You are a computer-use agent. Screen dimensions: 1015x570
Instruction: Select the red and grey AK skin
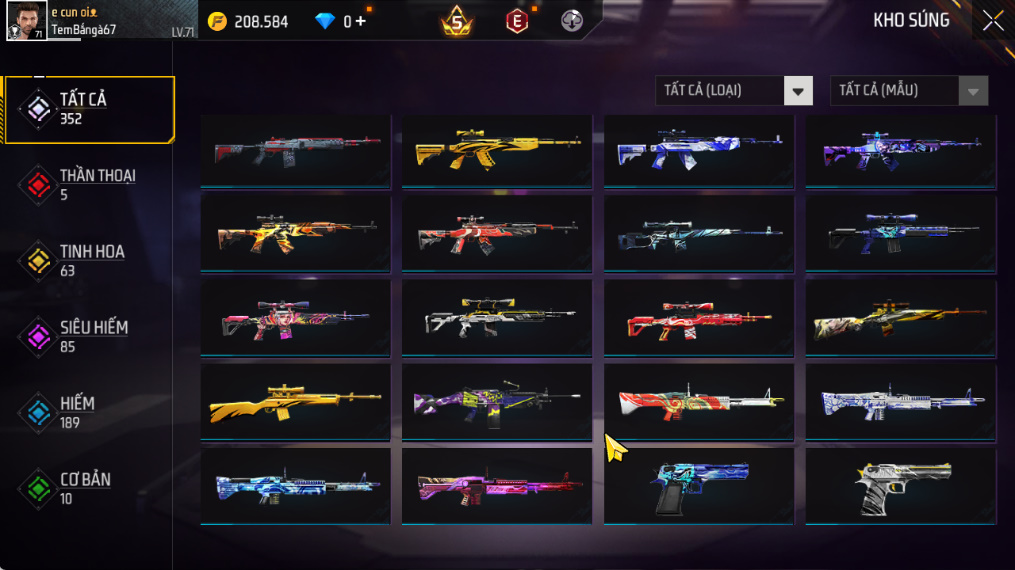point(295,150)
